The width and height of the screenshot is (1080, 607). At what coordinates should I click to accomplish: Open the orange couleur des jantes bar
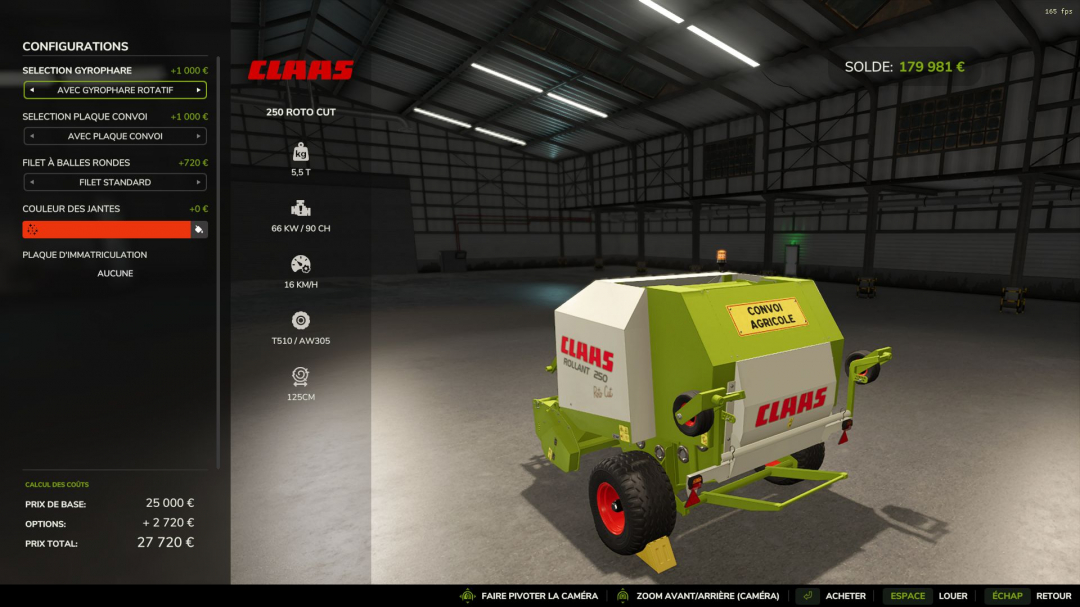106,229
